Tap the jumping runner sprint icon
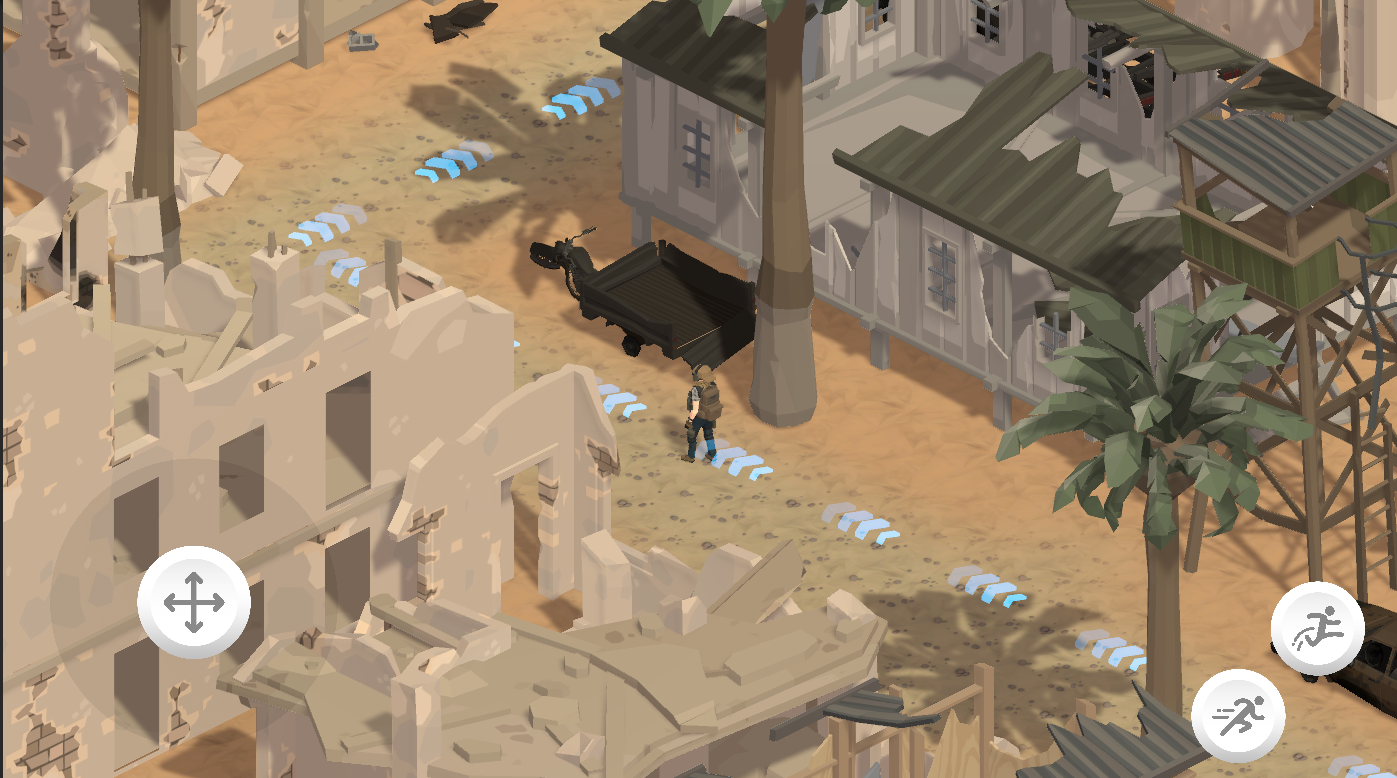Screen dimensions: 1397x778 (x=1318, y=626)
